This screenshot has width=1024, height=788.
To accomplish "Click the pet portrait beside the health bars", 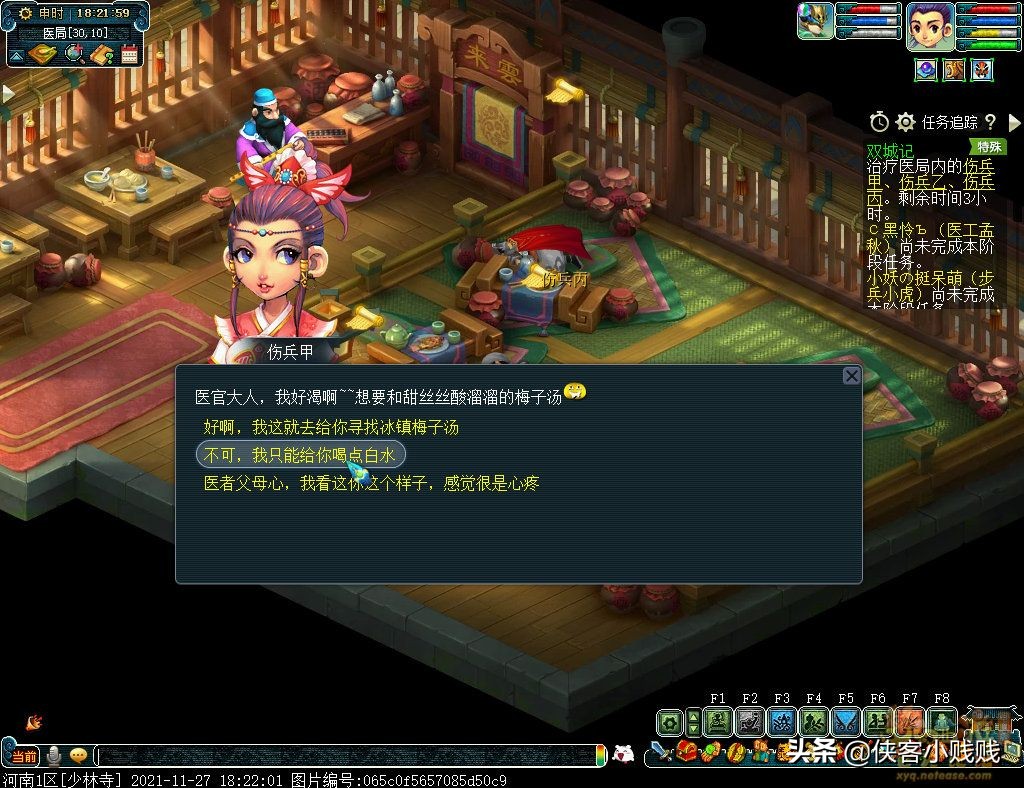I will pos(815,21).
